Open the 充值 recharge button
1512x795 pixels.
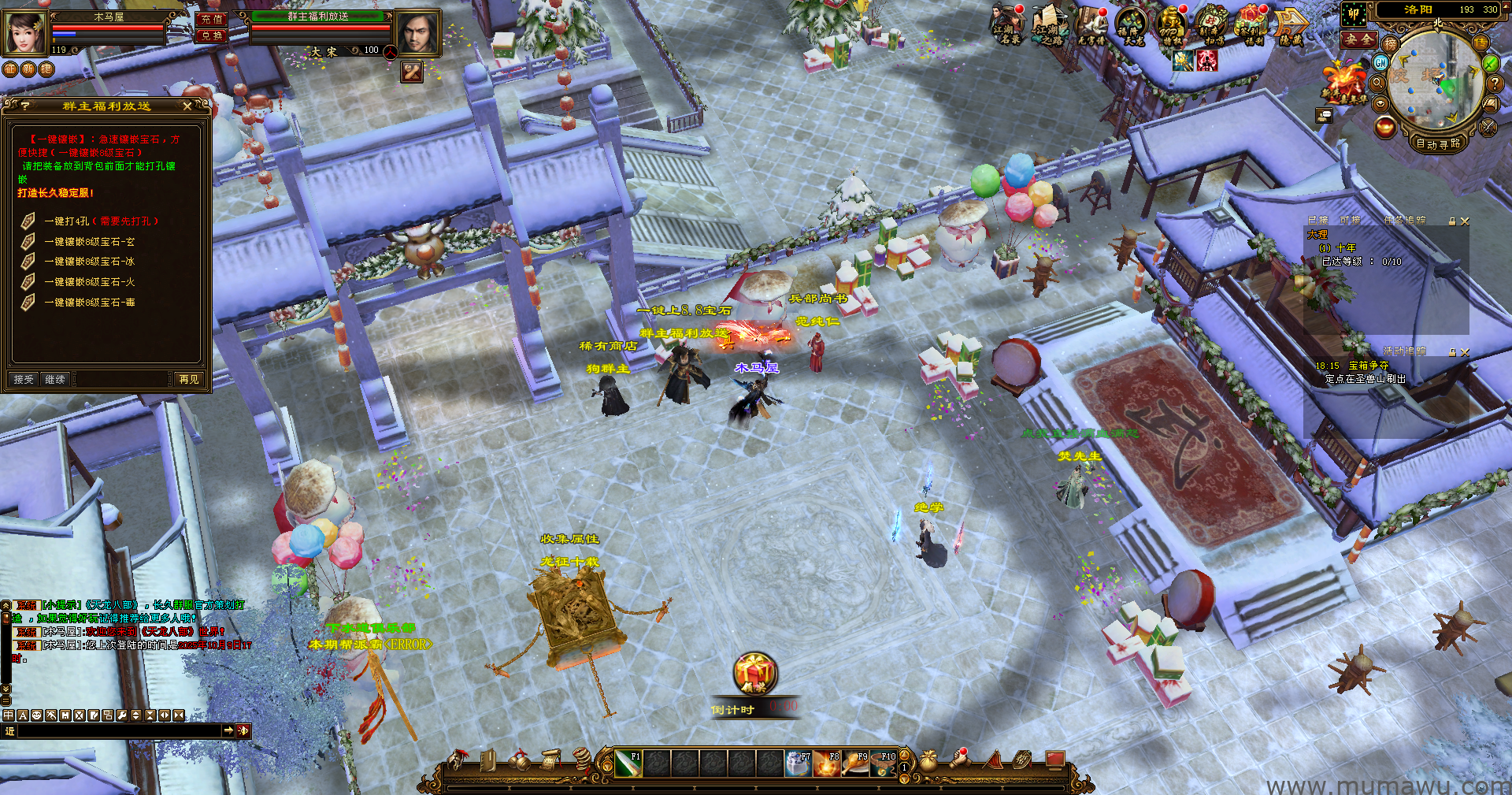click(211, 19)
